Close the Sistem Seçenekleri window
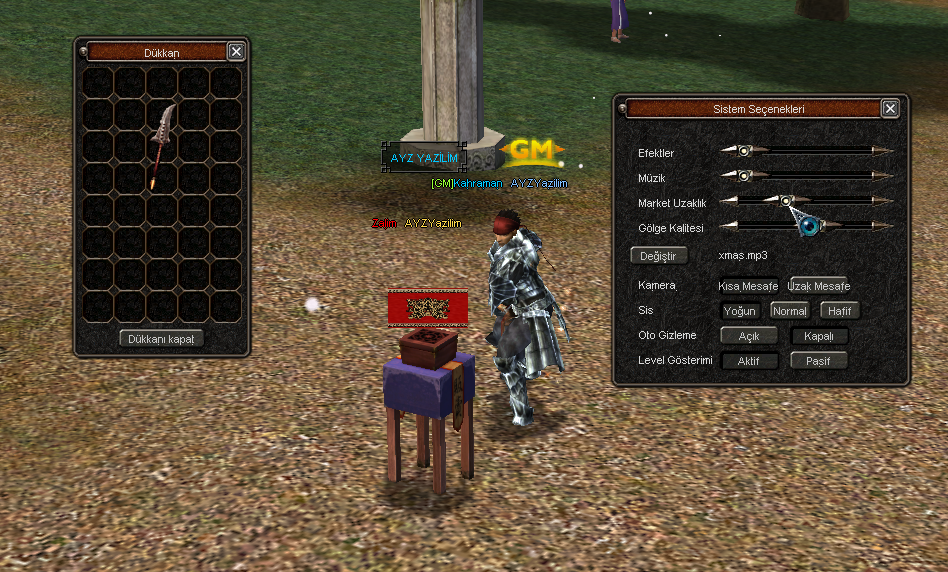948x572 pixels. tap(890, 109)
